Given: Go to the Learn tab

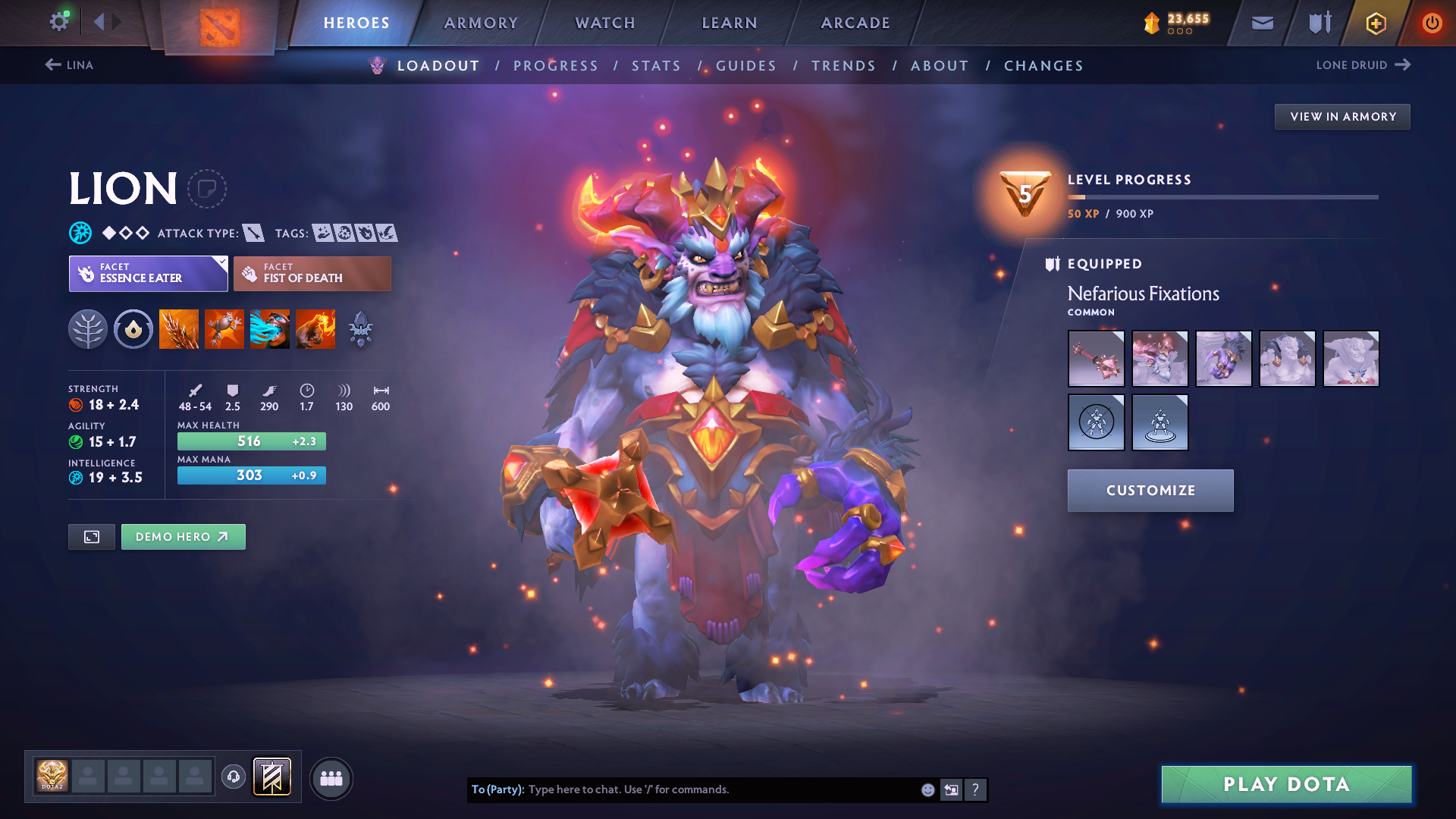Looking at the screenshot, I should [x=730, y=23].
